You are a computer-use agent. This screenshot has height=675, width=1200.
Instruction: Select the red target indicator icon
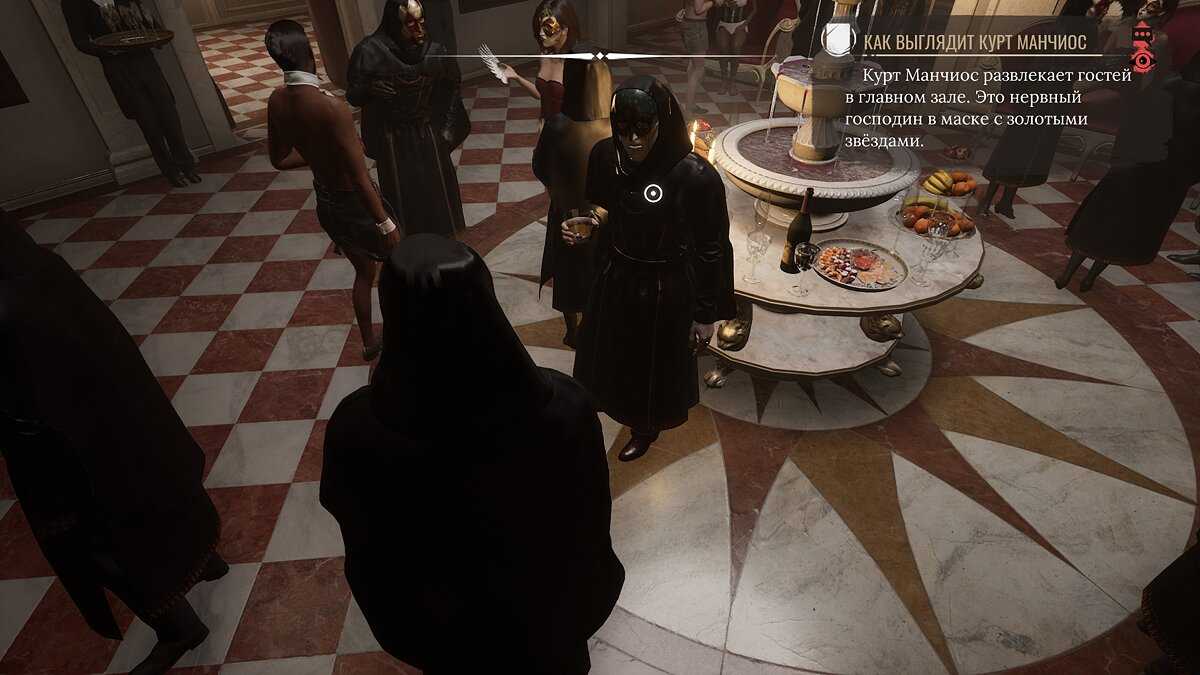click(1142, 47)
